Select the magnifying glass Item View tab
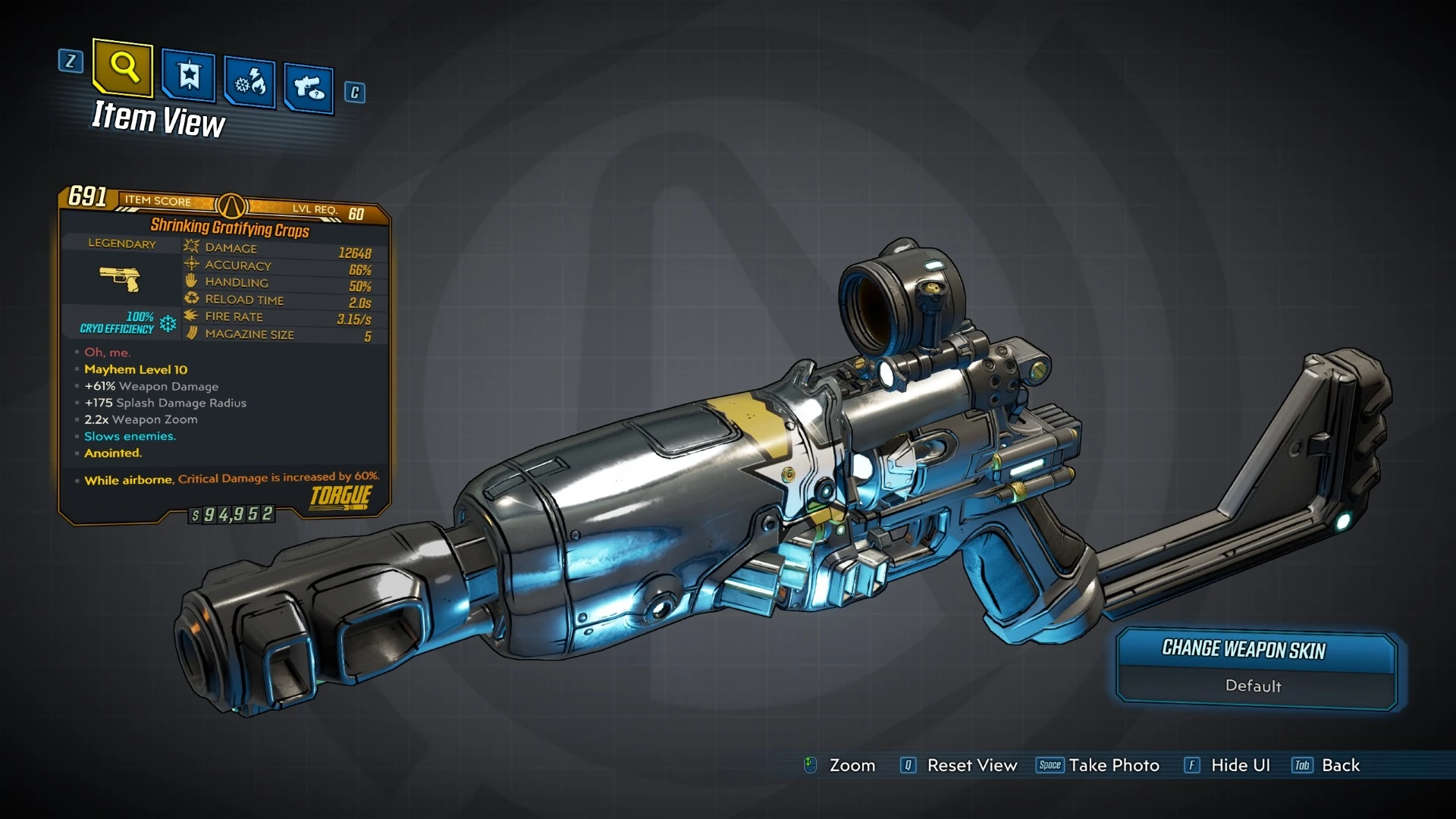 (123, 68)
